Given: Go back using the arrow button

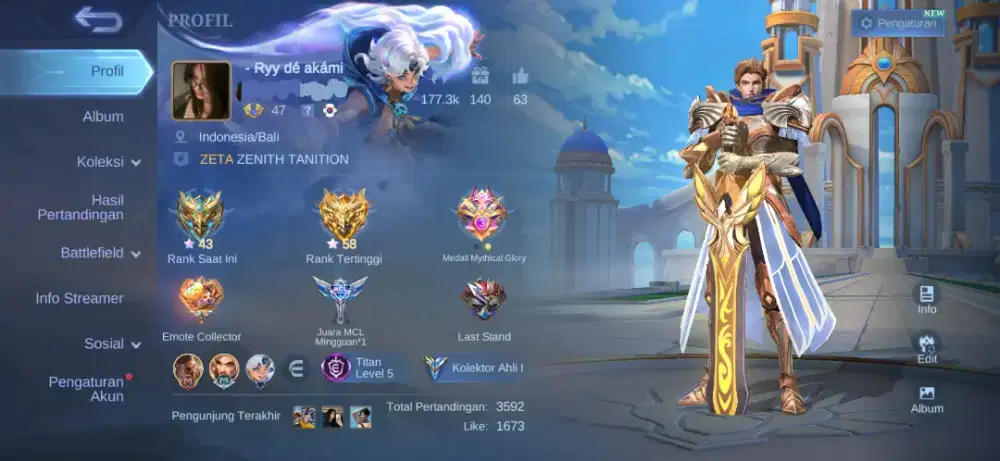Looking at the screenshot, I should 97,19.
